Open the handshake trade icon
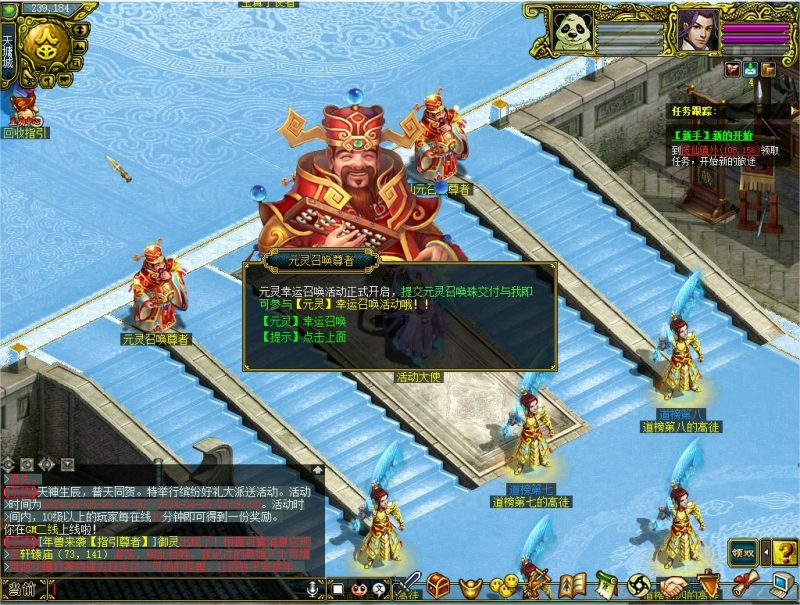The image size is (800, 605). point(675,584)
